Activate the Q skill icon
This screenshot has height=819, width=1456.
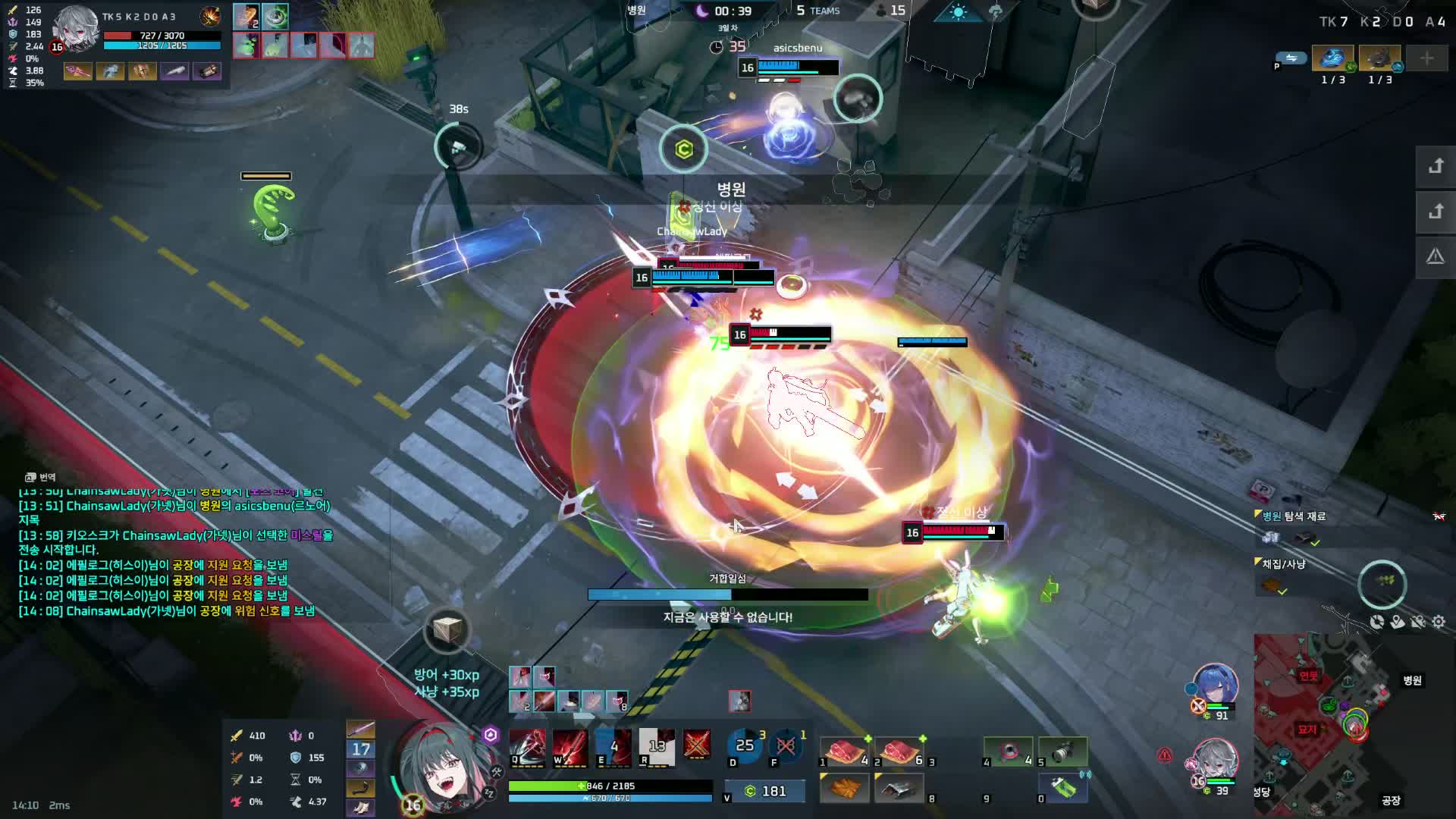tap(527, 747)
